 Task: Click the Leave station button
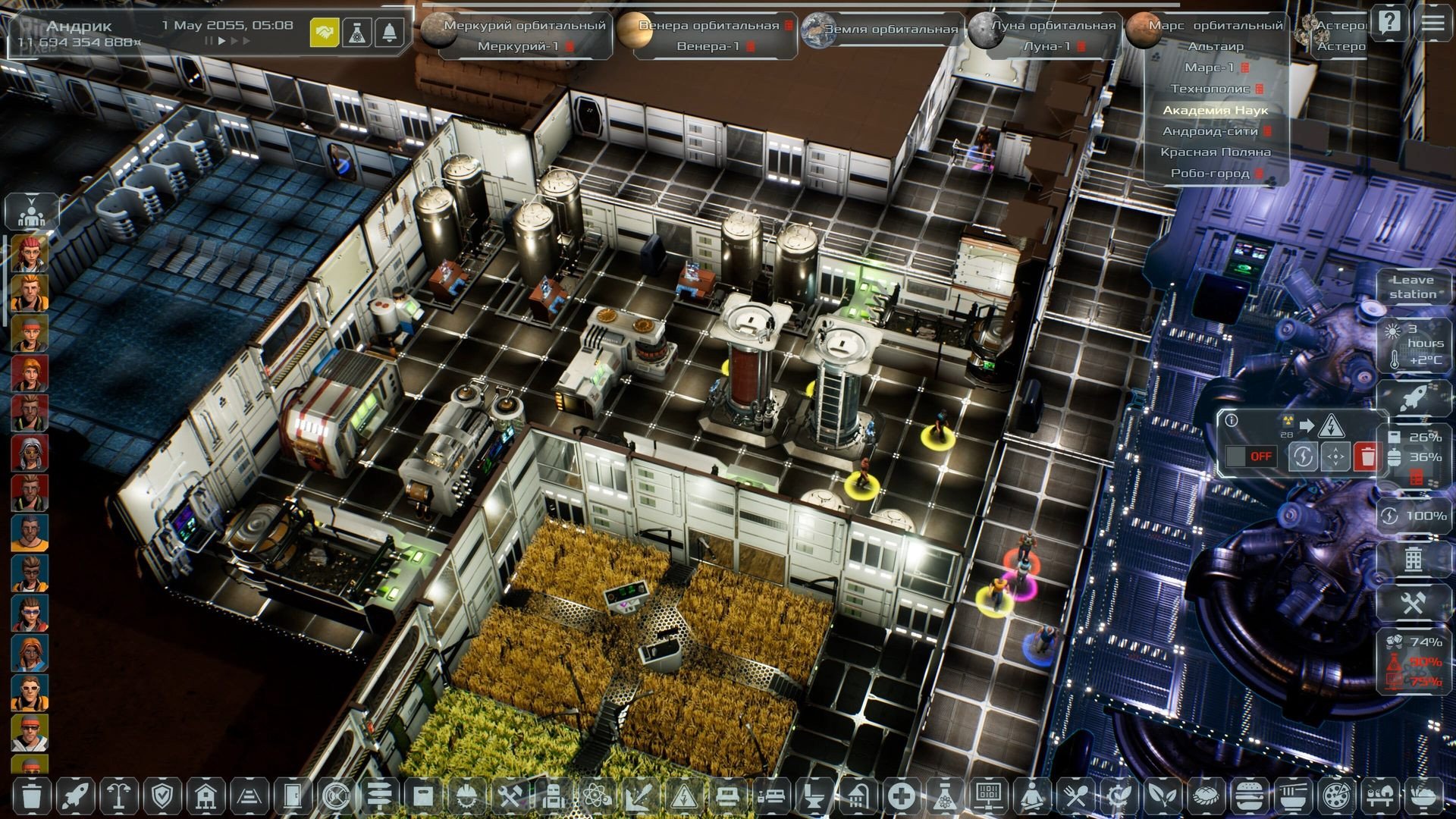click(1413, 287)
